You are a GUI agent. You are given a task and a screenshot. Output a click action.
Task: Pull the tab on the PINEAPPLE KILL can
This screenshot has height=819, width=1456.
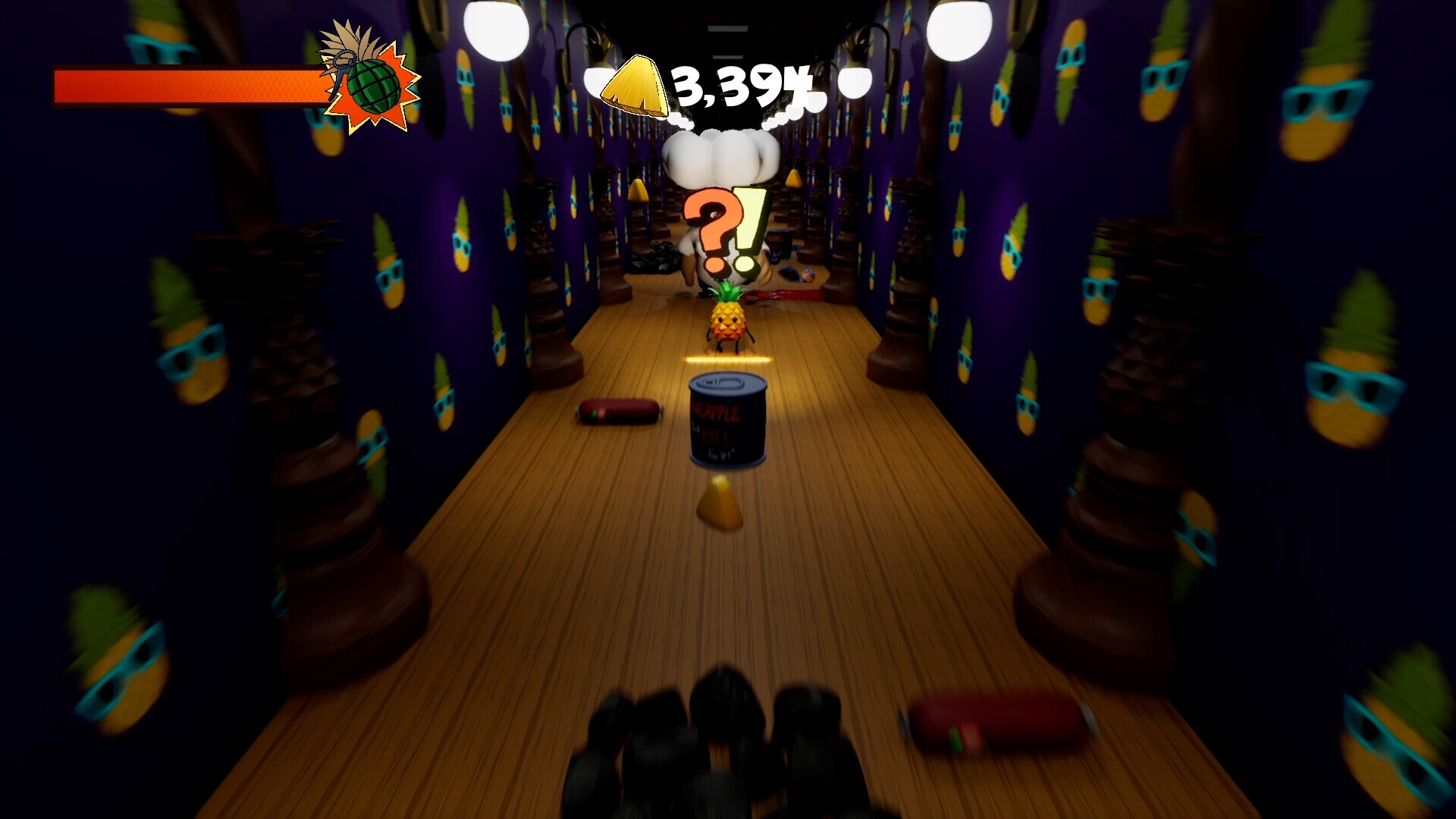pos(722,383)
